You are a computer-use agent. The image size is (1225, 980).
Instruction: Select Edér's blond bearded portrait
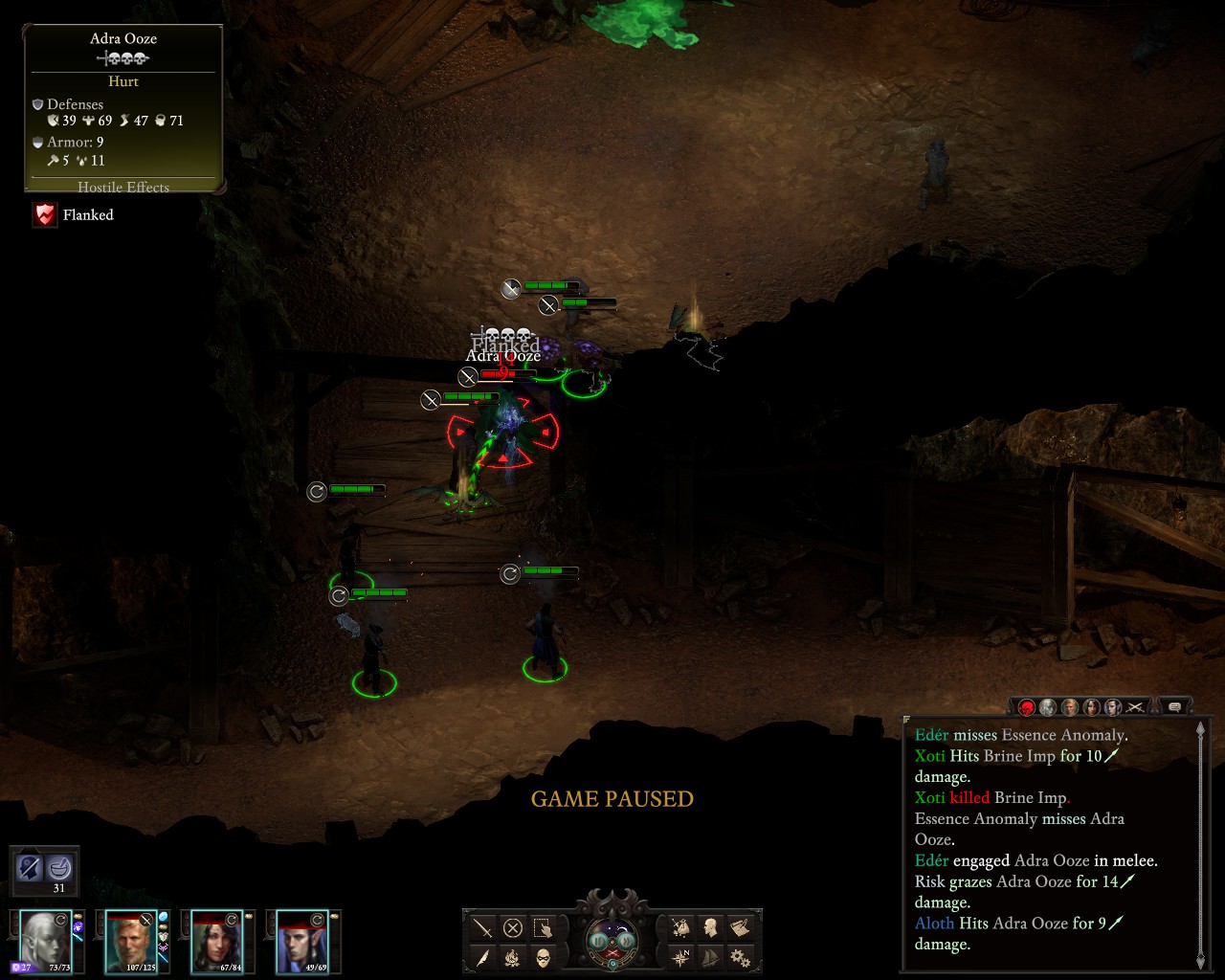[131, 941]
